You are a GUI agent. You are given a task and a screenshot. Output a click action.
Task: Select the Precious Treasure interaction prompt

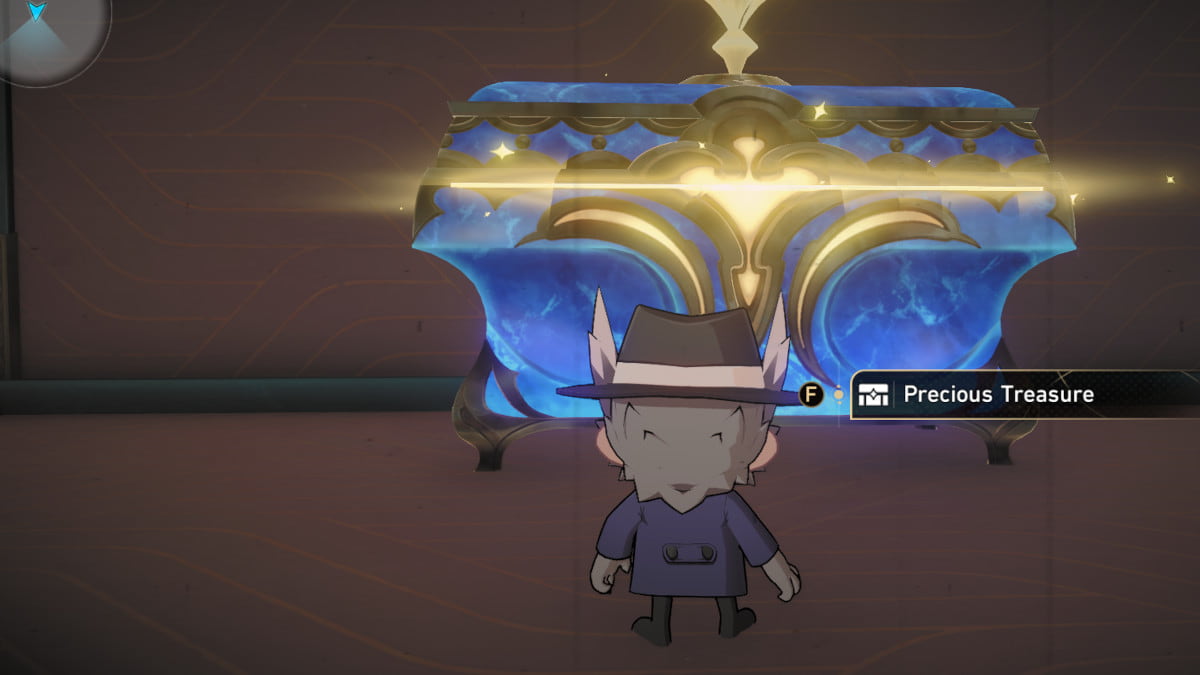pyautogui.click(x=1000, y=394)
